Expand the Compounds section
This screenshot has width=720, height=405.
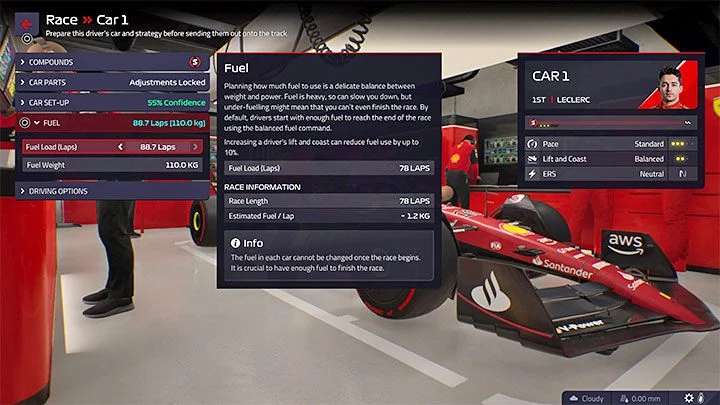pyautogui.click(x=112, y=62)
